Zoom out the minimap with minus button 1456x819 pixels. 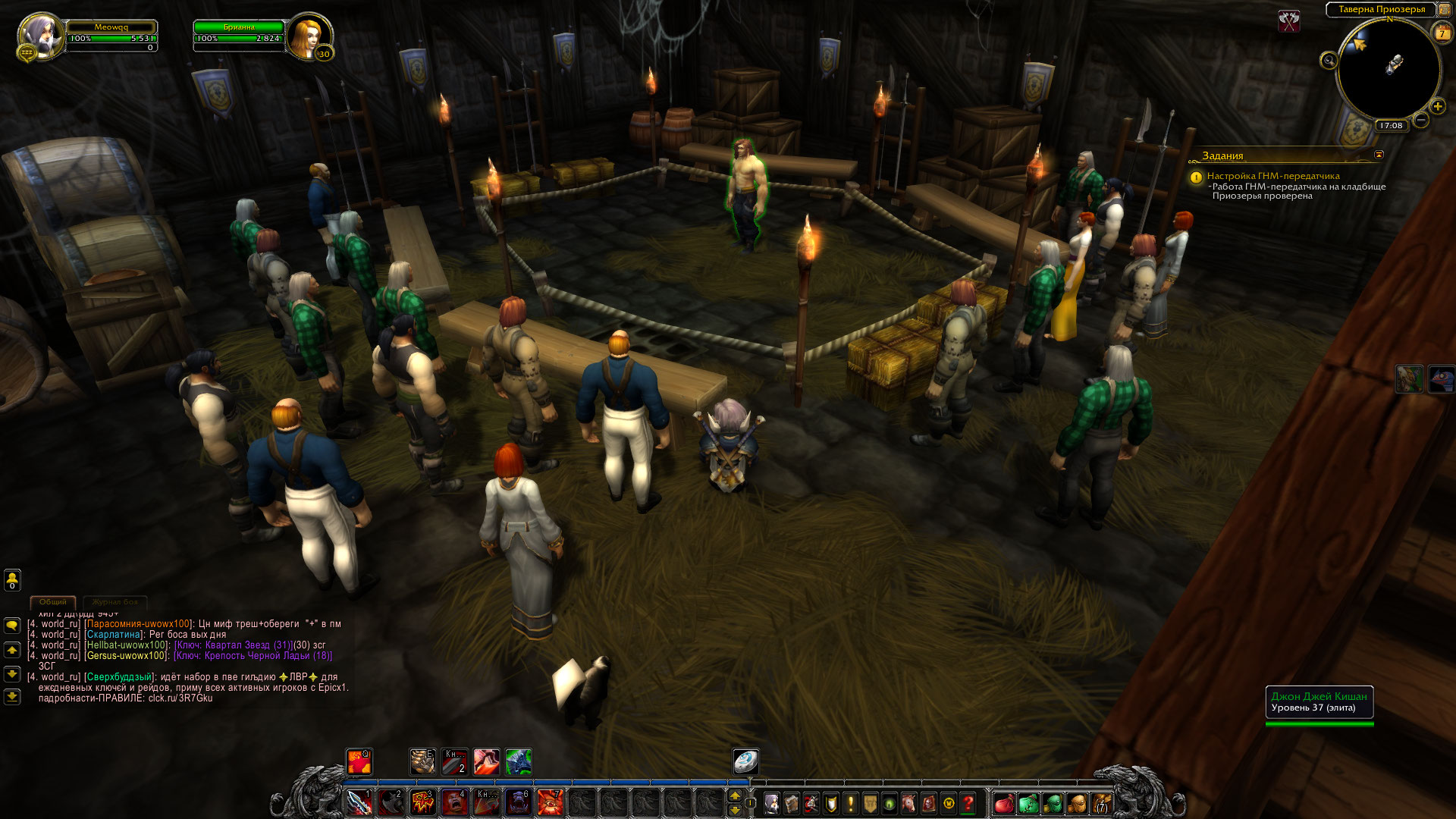point(1421,120)
